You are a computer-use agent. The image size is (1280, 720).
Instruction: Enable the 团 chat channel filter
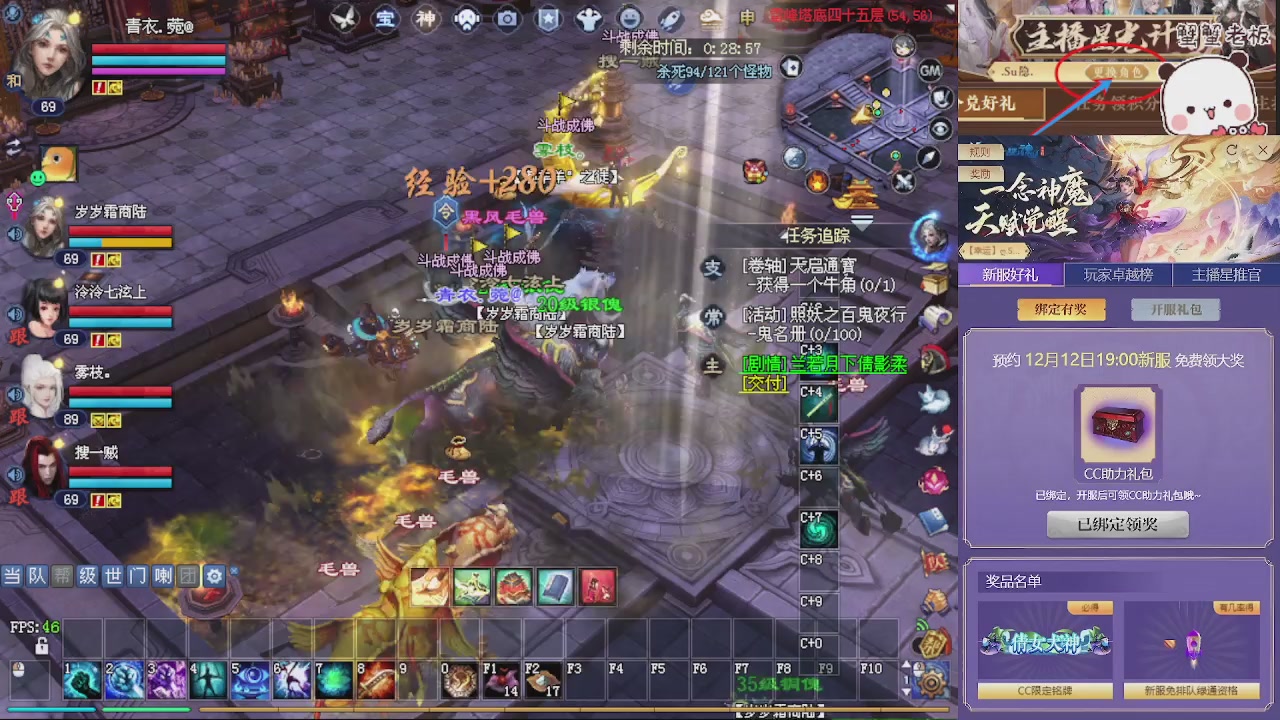pyautogui.click(x=188, y=576)
